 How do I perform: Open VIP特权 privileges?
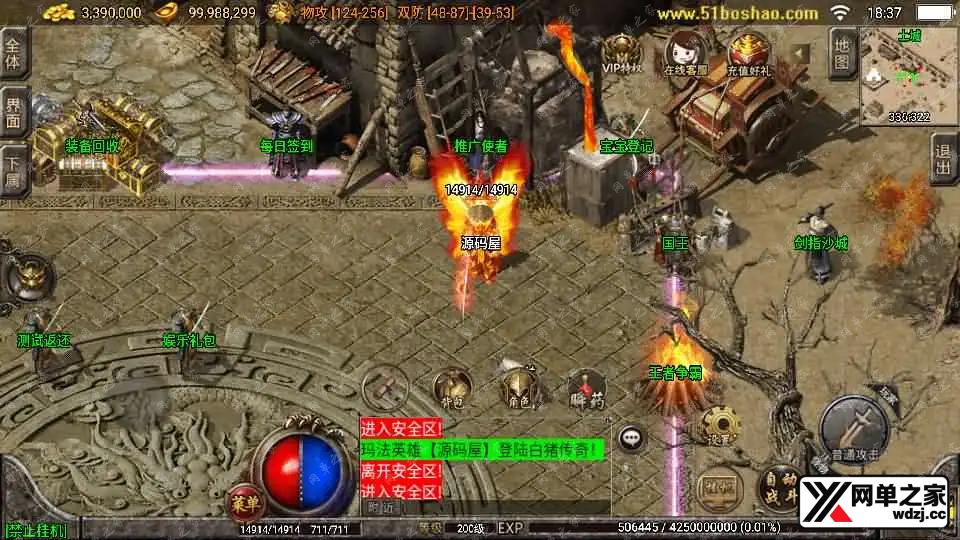(622, 54)
